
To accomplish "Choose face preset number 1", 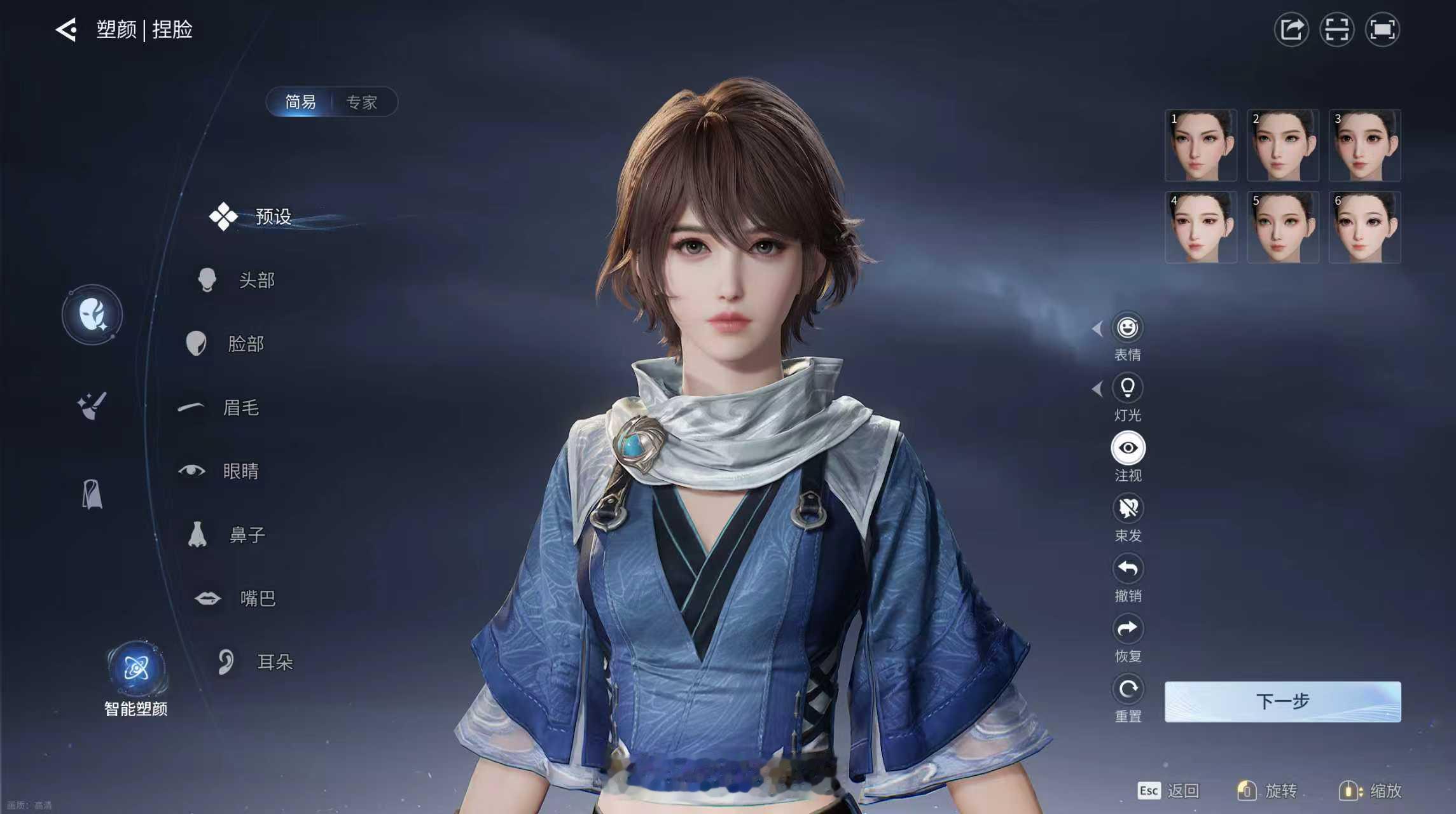I will tap(1200, 145).
